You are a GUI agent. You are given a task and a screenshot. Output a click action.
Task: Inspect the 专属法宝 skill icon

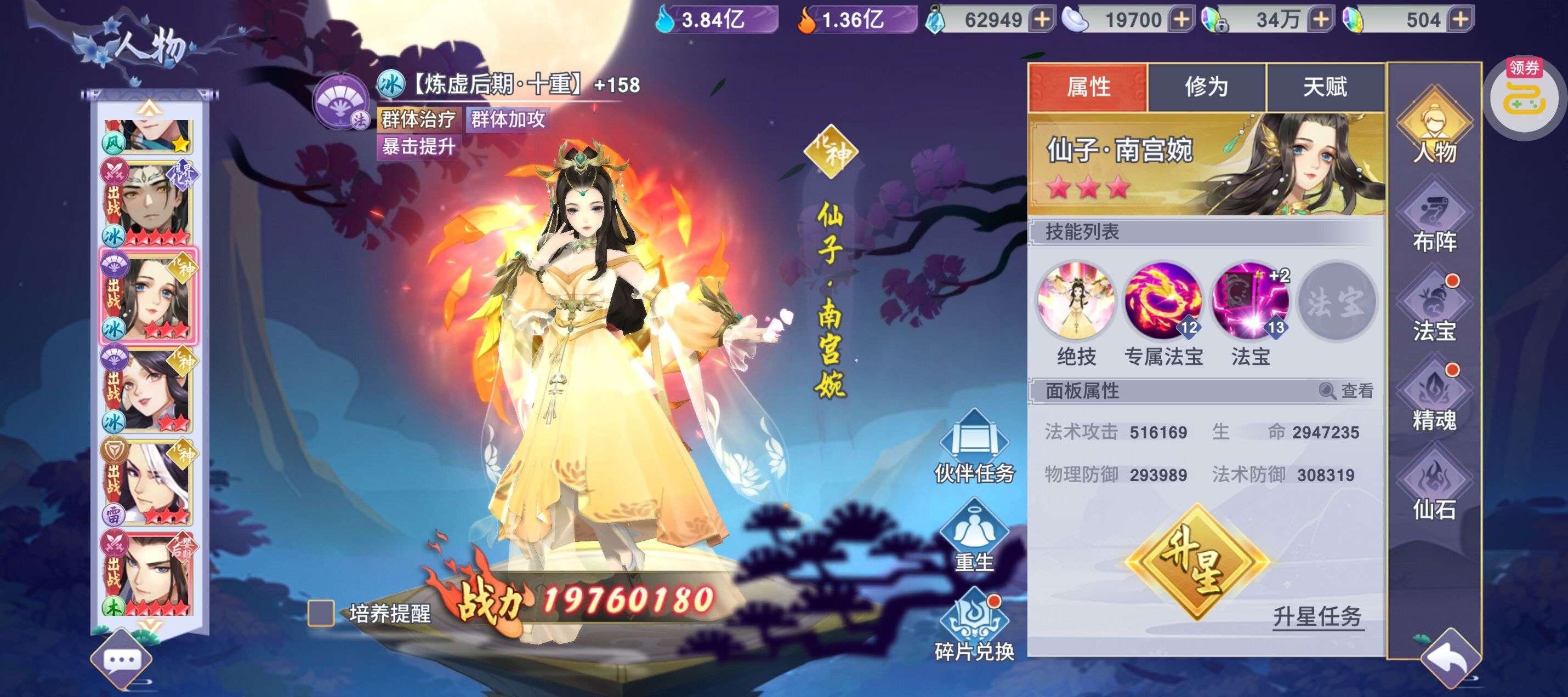tap(1163, 301)
